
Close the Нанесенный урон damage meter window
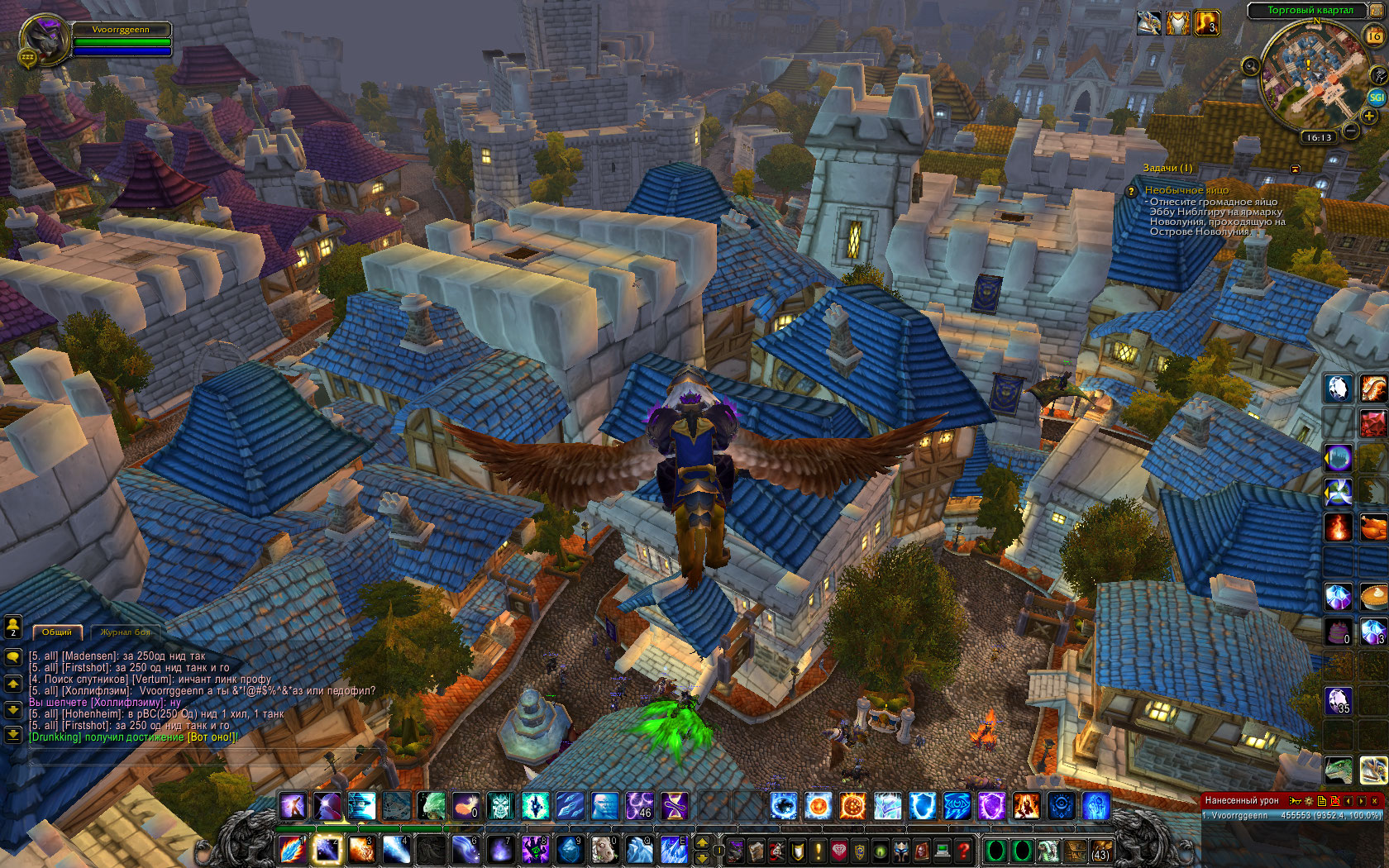(x=1375, y=800)
